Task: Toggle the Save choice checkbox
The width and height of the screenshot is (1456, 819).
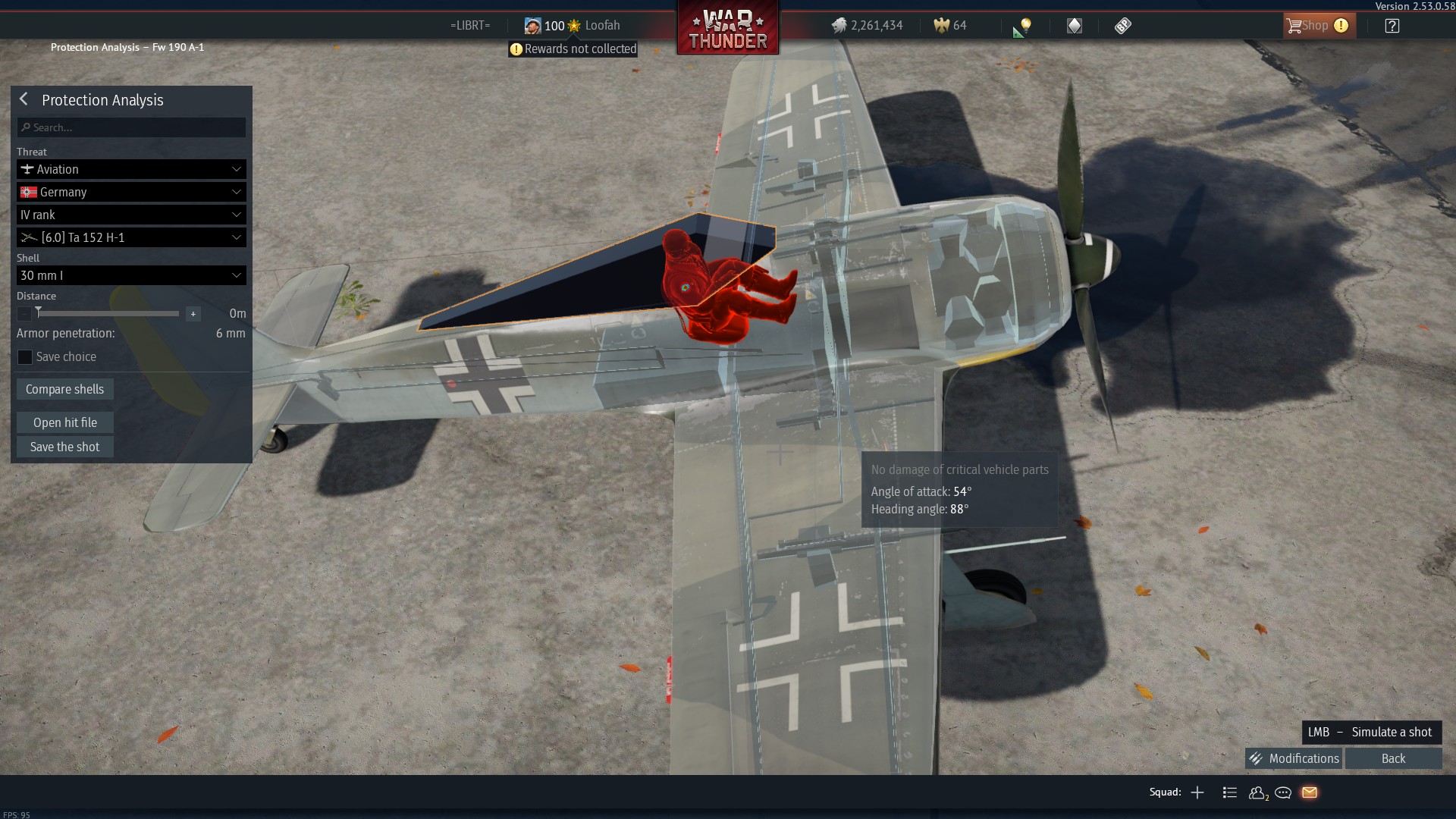Action: (x=25, y=357)
